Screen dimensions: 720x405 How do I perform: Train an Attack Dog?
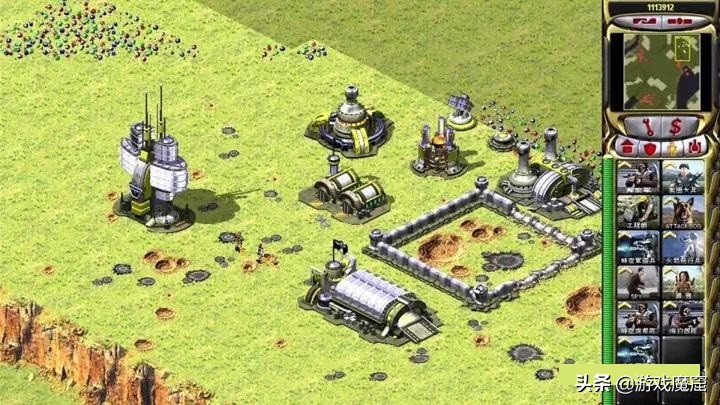tap(683, 212)
